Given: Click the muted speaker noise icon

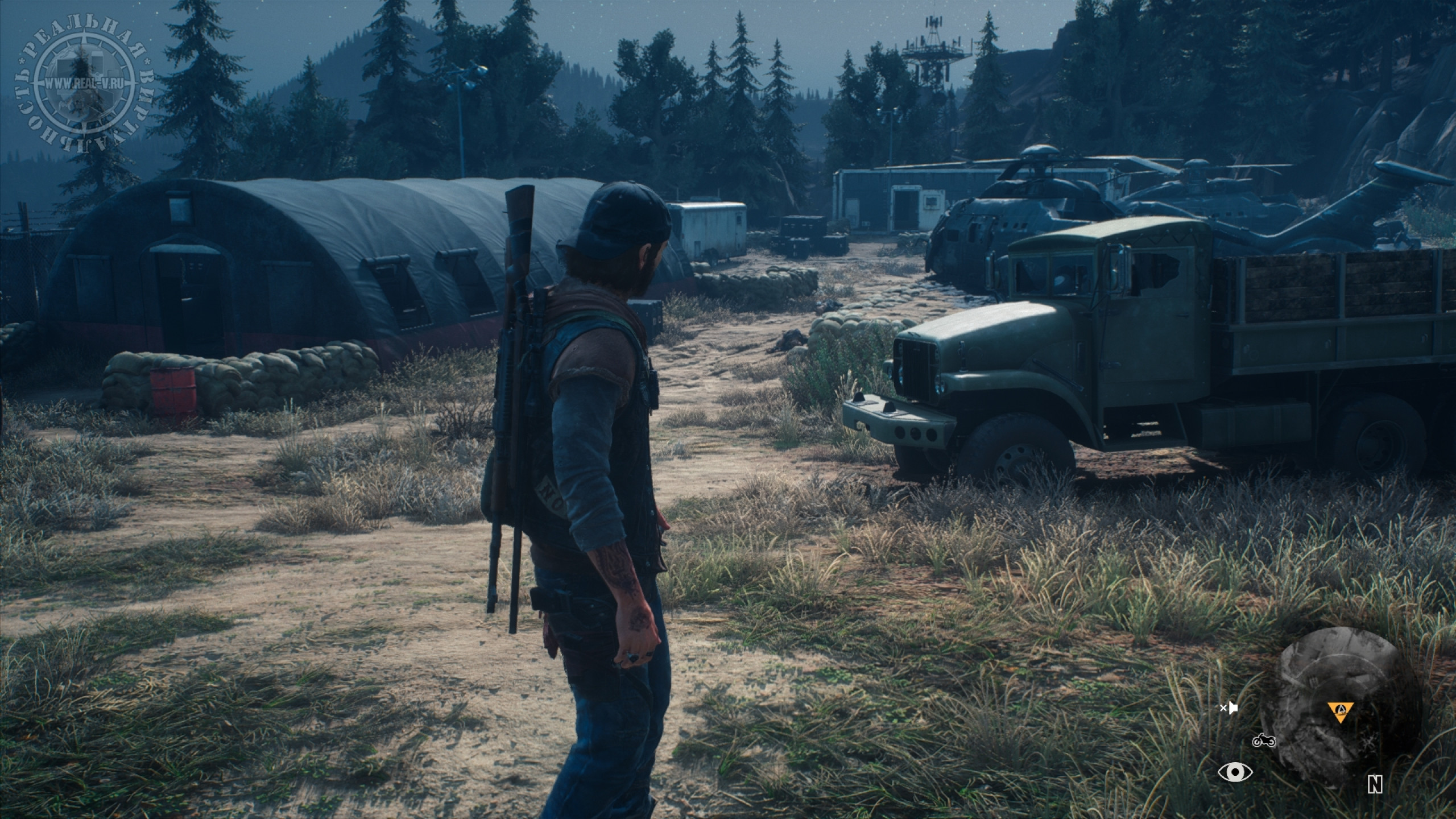Looking at the screenshot, I should coord(1228,708).
